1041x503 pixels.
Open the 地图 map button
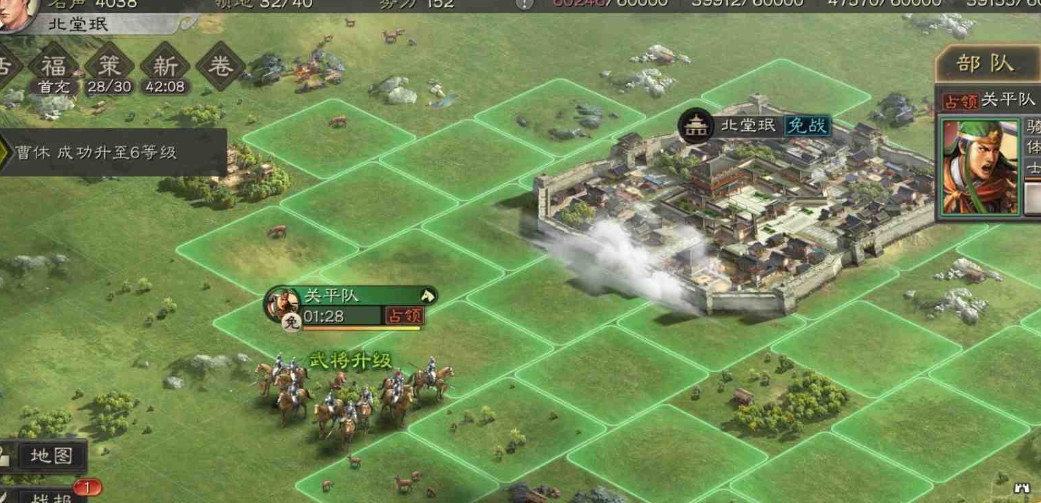coord(50,456)
